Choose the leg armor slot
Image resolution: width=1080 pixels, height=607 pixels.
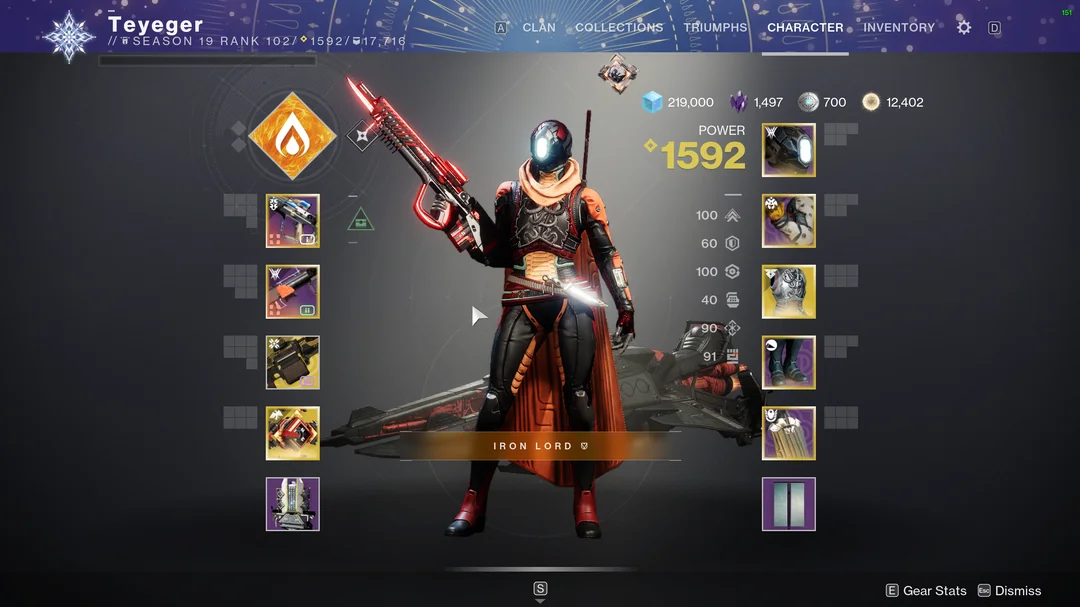789,362
